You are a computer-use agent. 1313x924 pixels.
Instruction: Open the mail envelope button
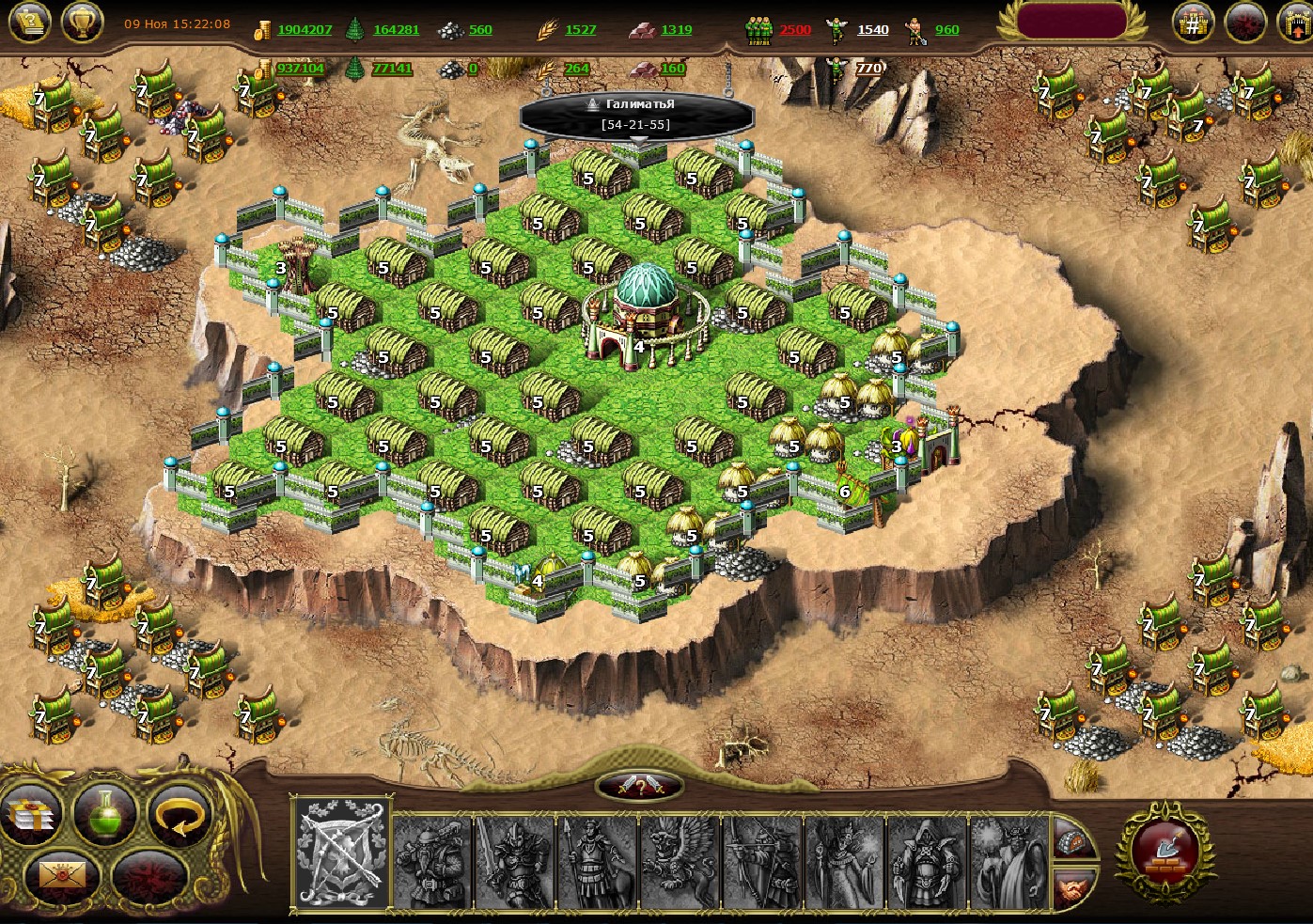tap(64, 877)
